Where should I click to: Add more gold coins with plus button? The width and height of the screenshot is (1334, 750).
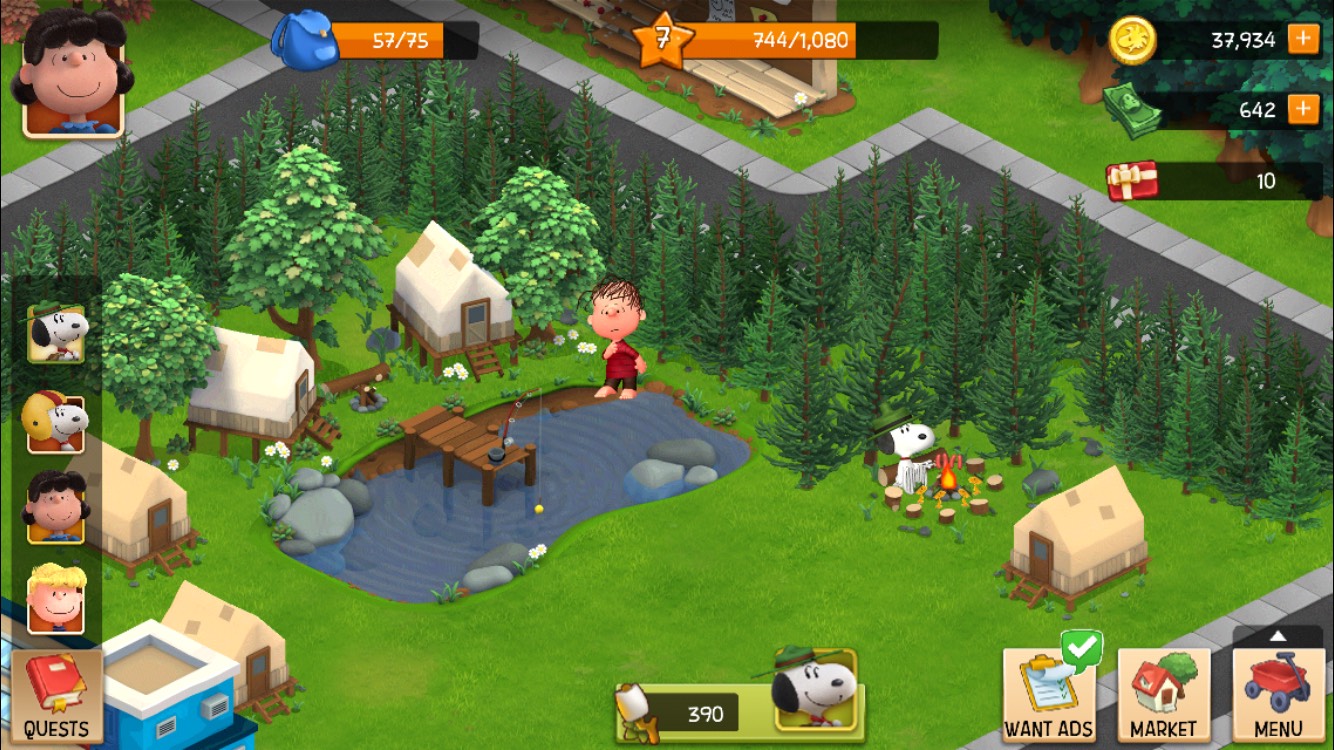pos(1302,40)
